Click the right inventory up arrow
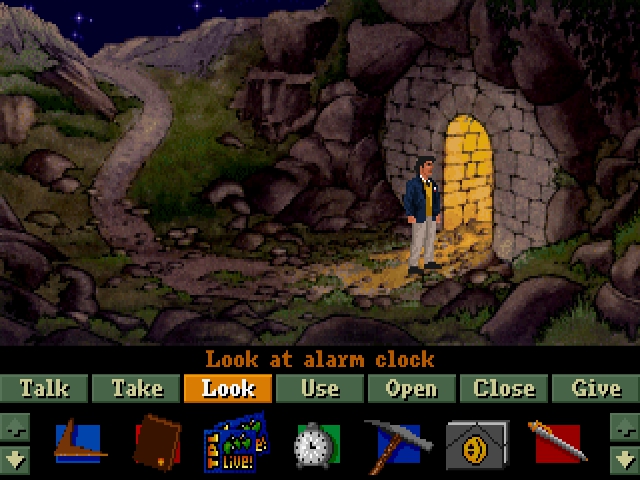This screenshot has height=480, width=640. 623,428
